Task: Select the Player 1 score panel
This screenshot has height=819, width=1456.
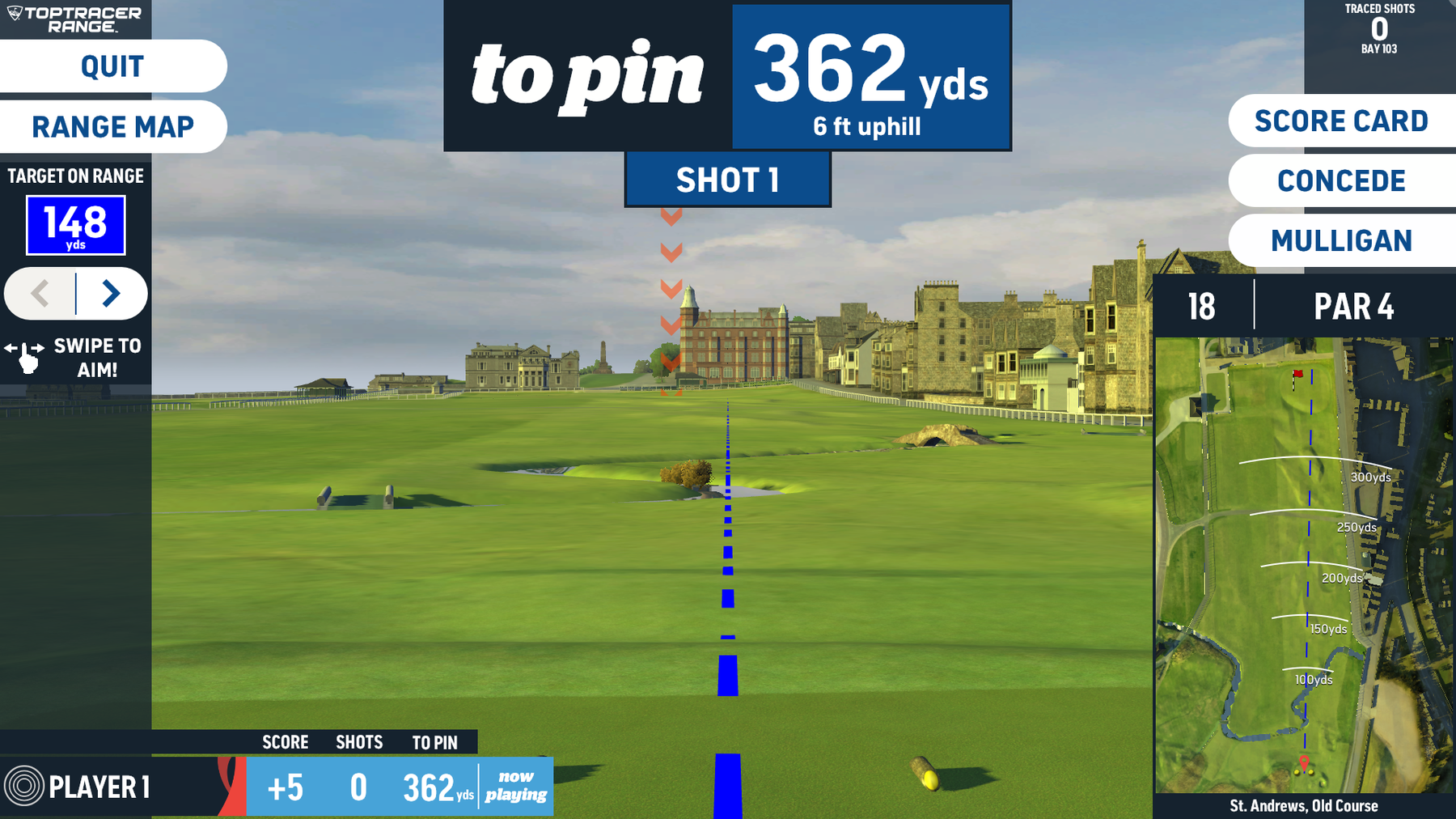Action: 275,786
